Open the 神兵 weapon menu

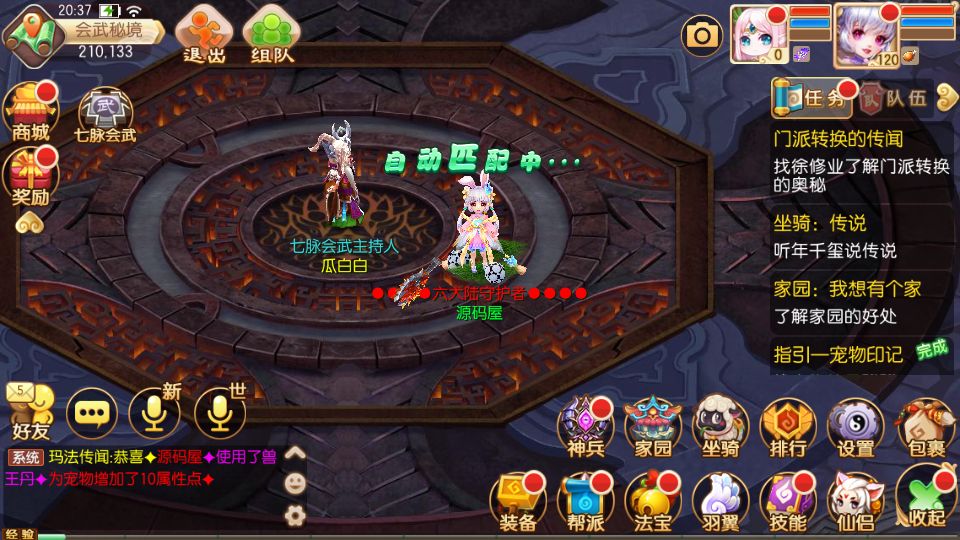(585, 427)
